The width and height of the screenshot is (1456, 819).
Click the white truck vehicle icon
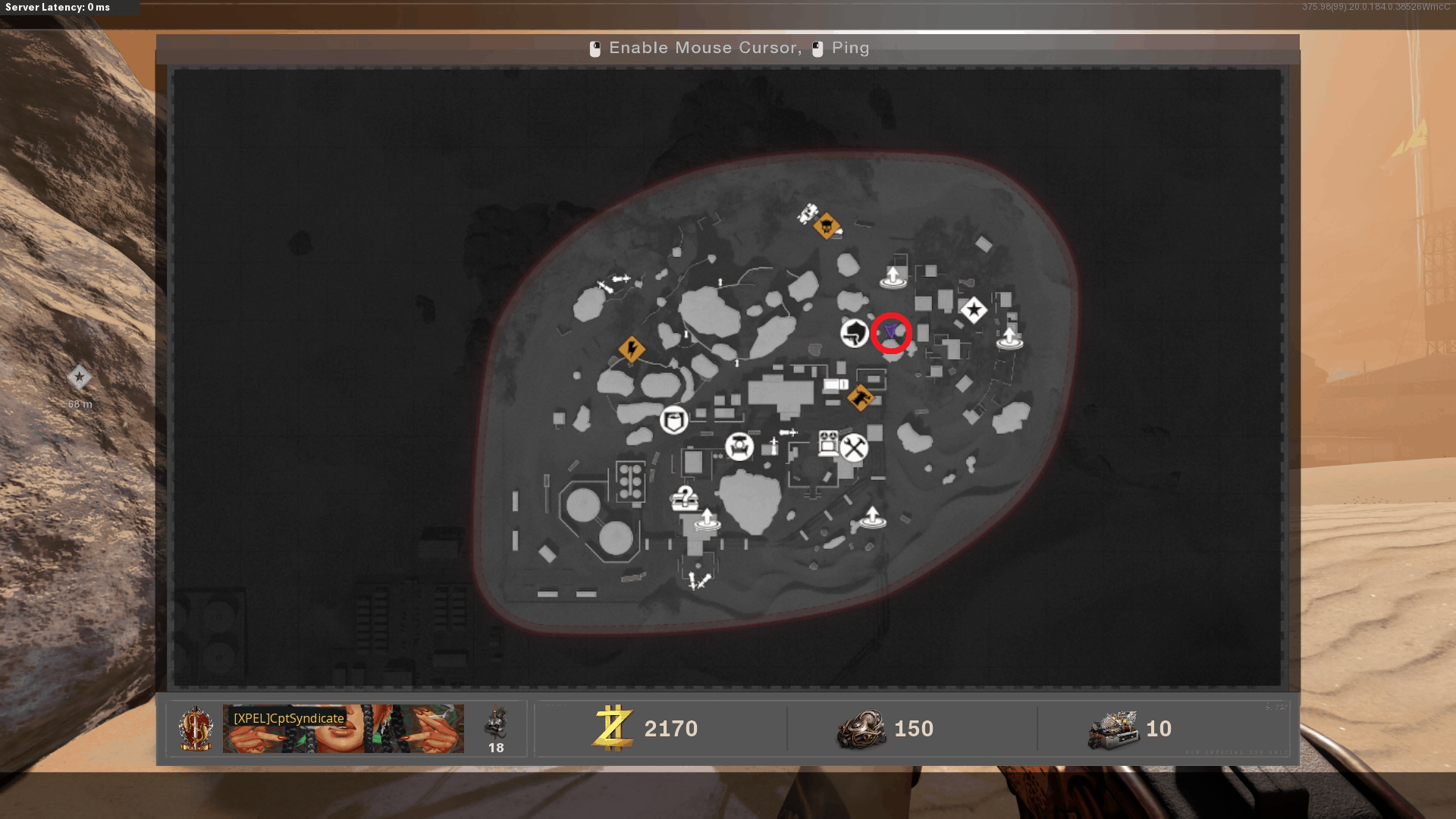point(836,385)
